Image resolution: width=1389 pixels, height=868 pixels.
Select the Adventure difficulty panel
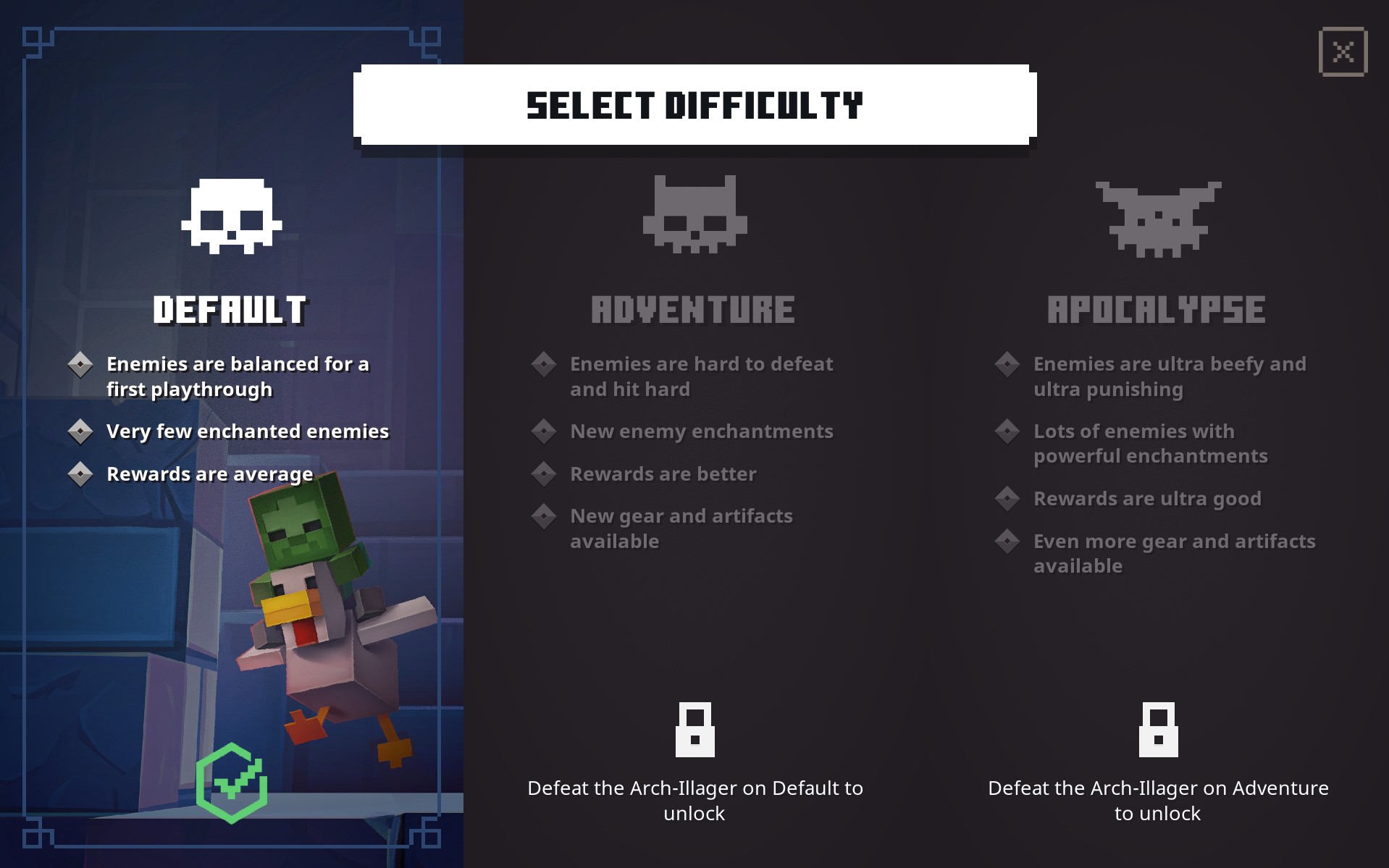pos(694,434)
